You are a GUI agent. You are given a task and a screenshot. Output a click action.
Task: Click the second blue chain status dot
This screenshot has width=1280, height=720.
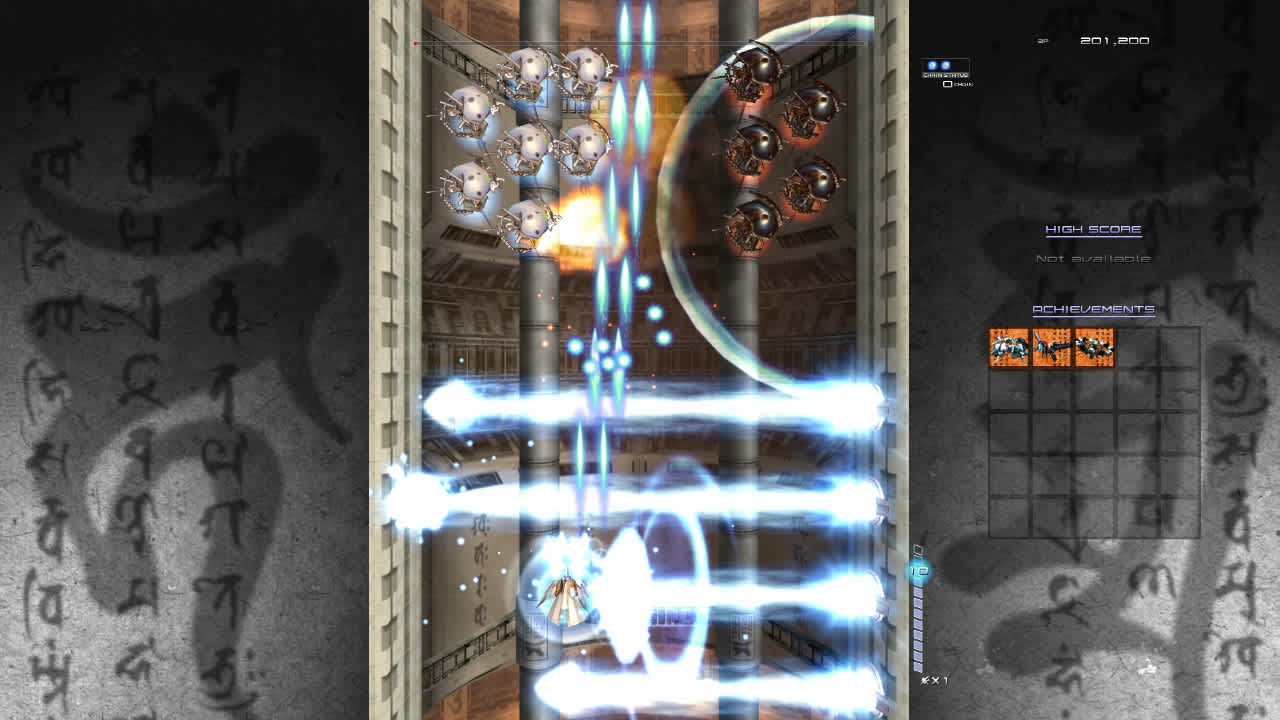coord(945,66)
